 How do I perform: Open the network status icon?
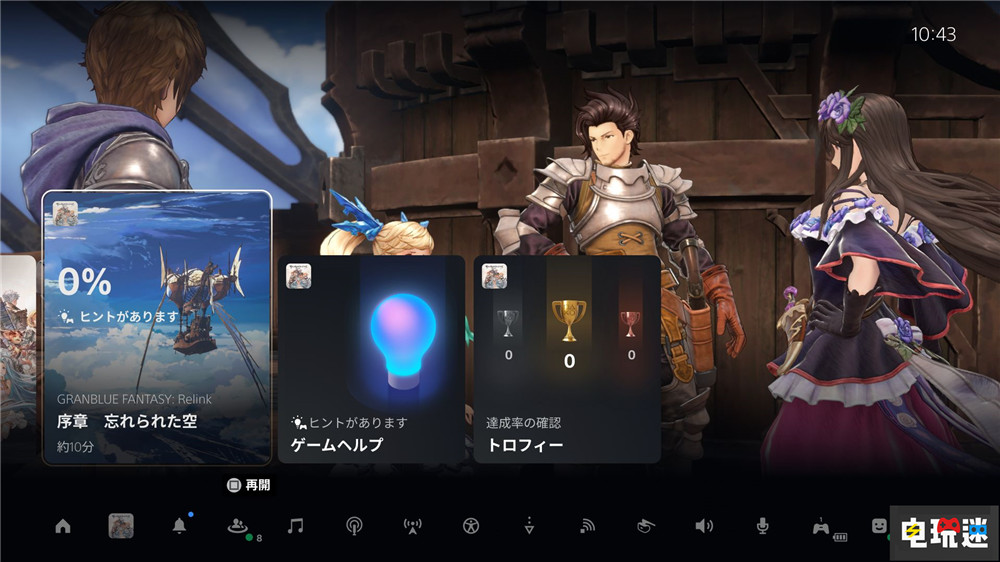click(588, 526)
